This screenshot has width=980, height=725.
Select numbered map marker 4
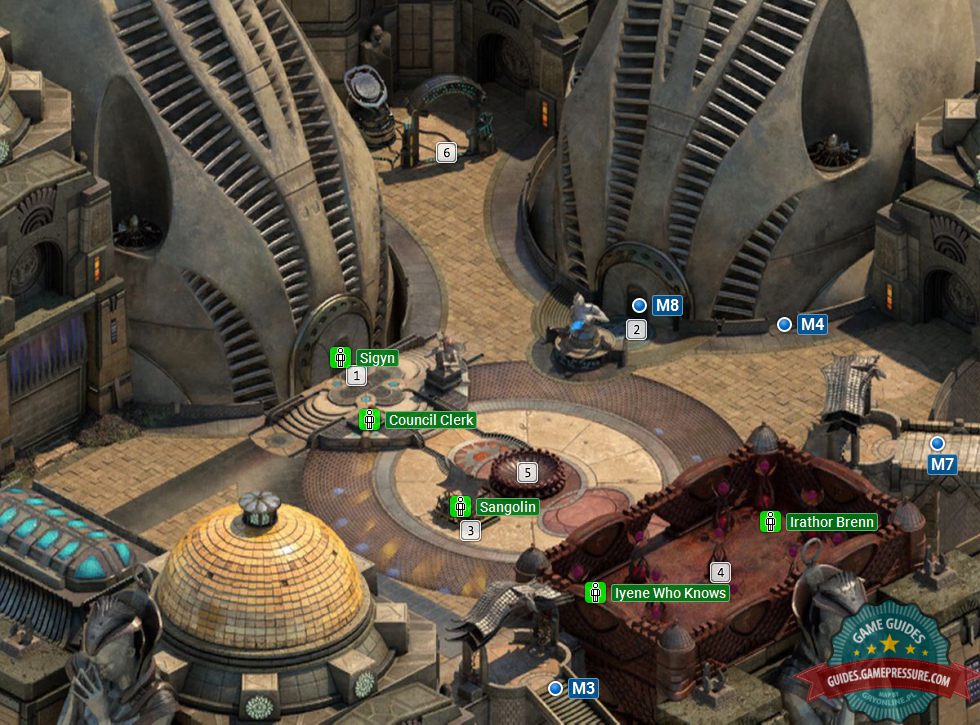(719, 573)
